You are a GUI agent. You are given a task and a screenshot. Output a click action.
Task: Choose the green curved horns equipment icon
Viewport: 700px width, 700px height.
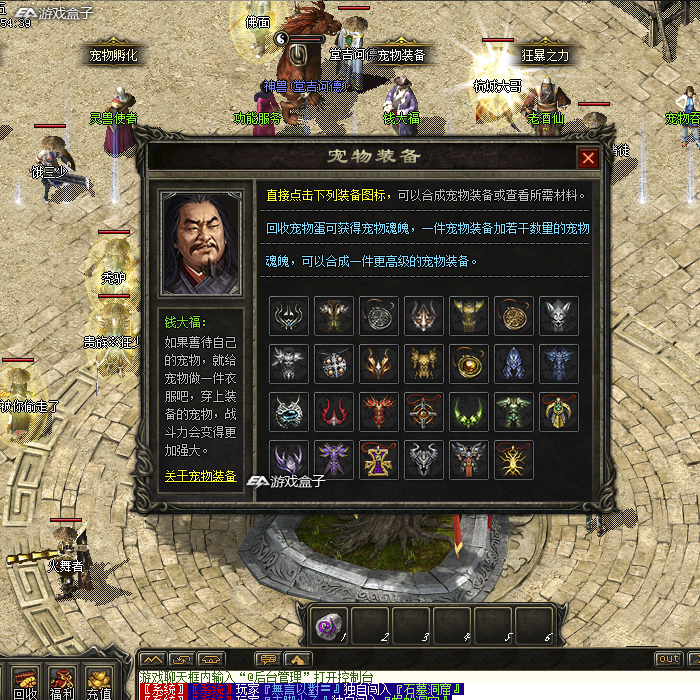(468, 411)
